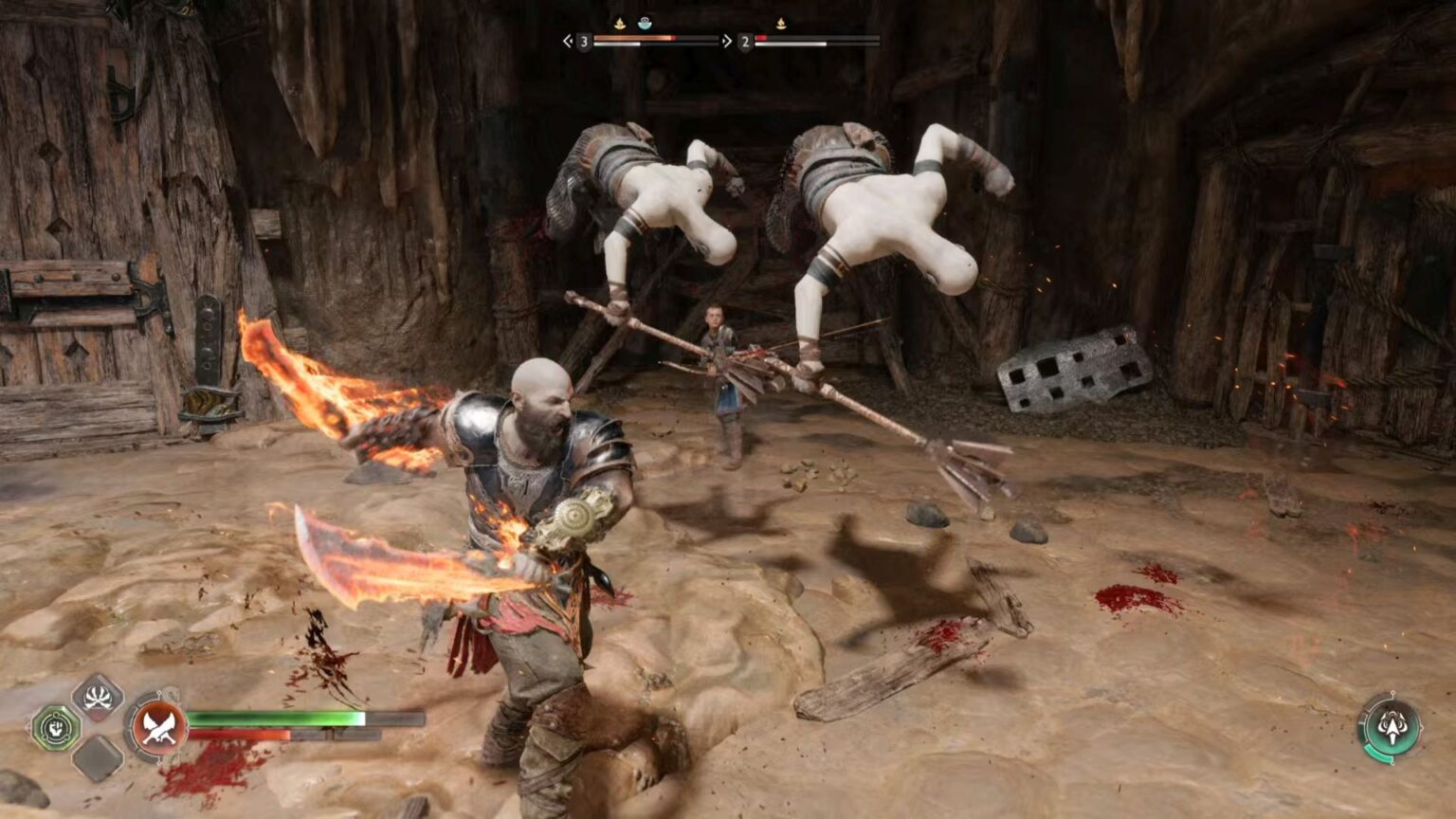The image size is (1456, 819).
Task: Click the orange enemy stun bar at top
Action: (635, 39)
